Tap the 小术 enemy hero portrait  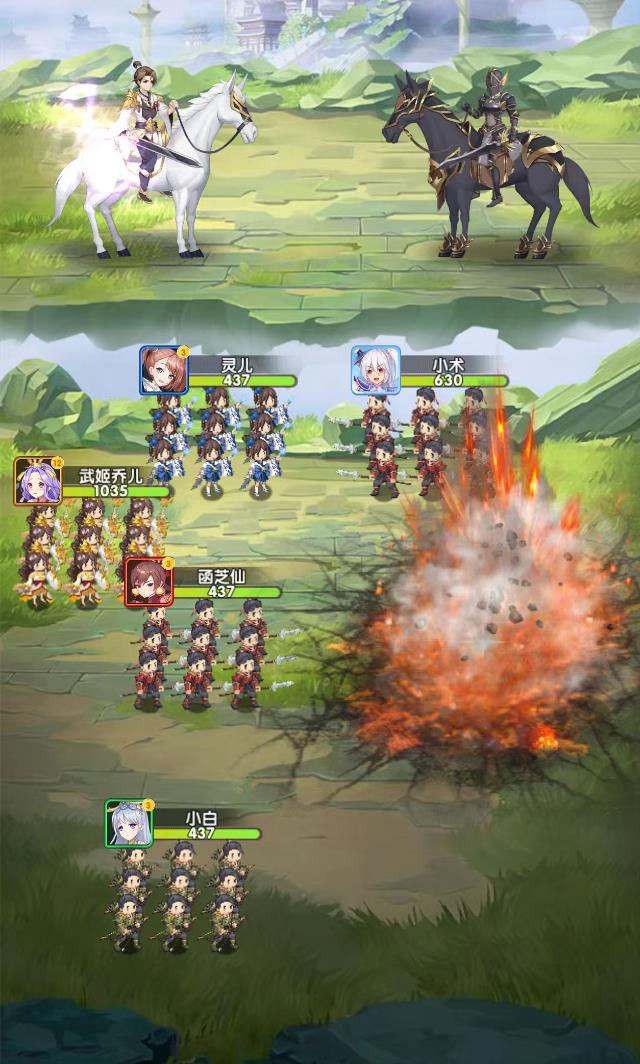coord(375,370)
